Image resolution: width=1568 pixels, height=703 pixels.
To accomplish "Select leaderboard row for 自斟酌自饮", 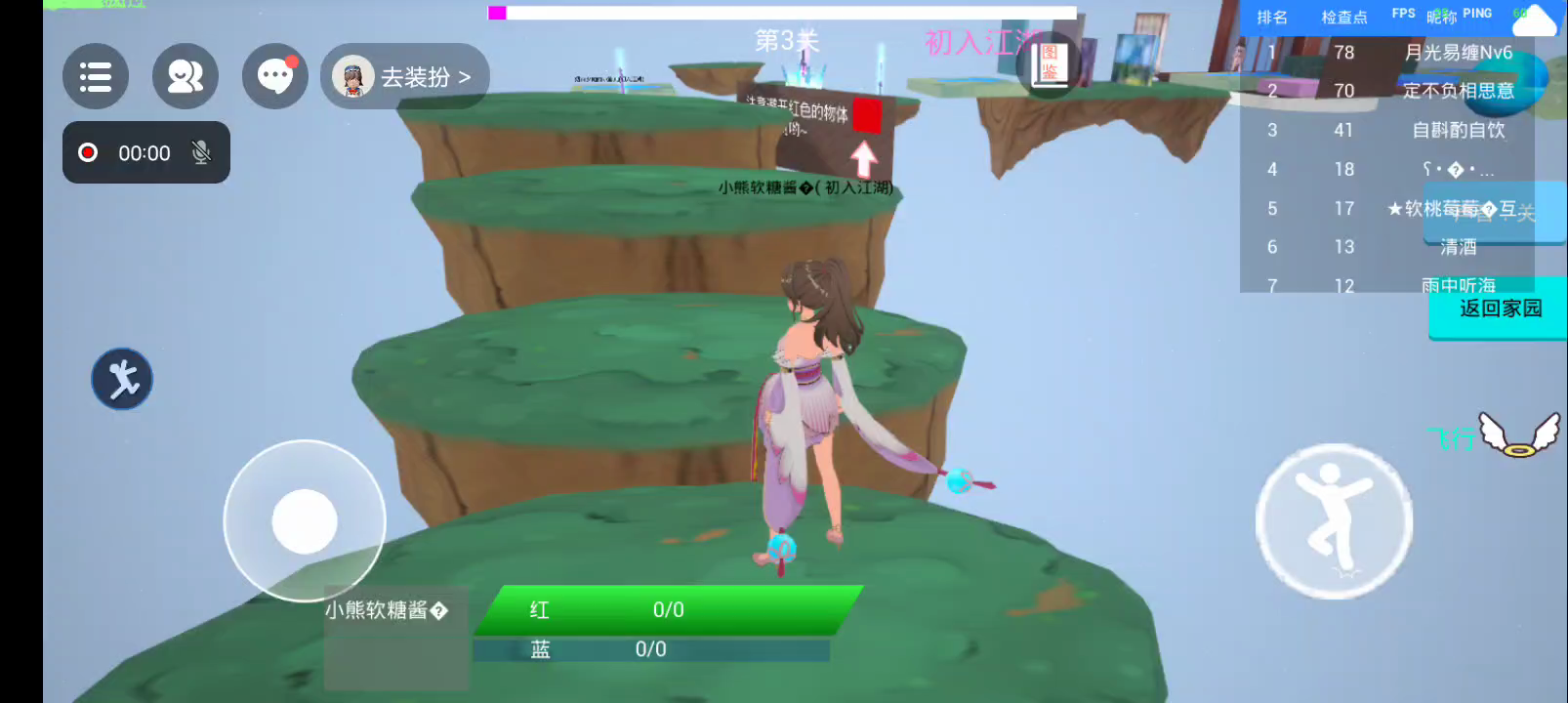I will click(x=1386, y=130).
